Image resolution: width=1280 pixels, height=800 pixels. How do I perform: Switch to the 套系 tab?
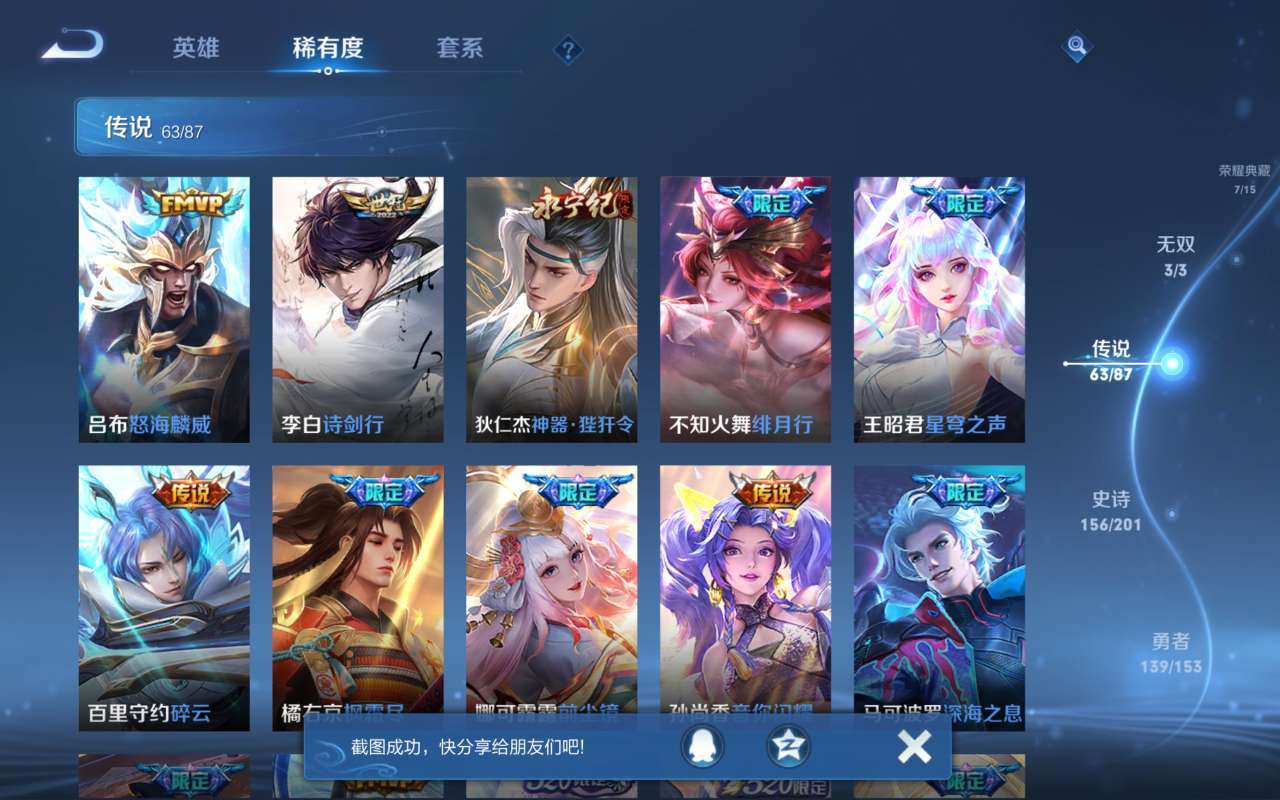(x=460, y=48)
